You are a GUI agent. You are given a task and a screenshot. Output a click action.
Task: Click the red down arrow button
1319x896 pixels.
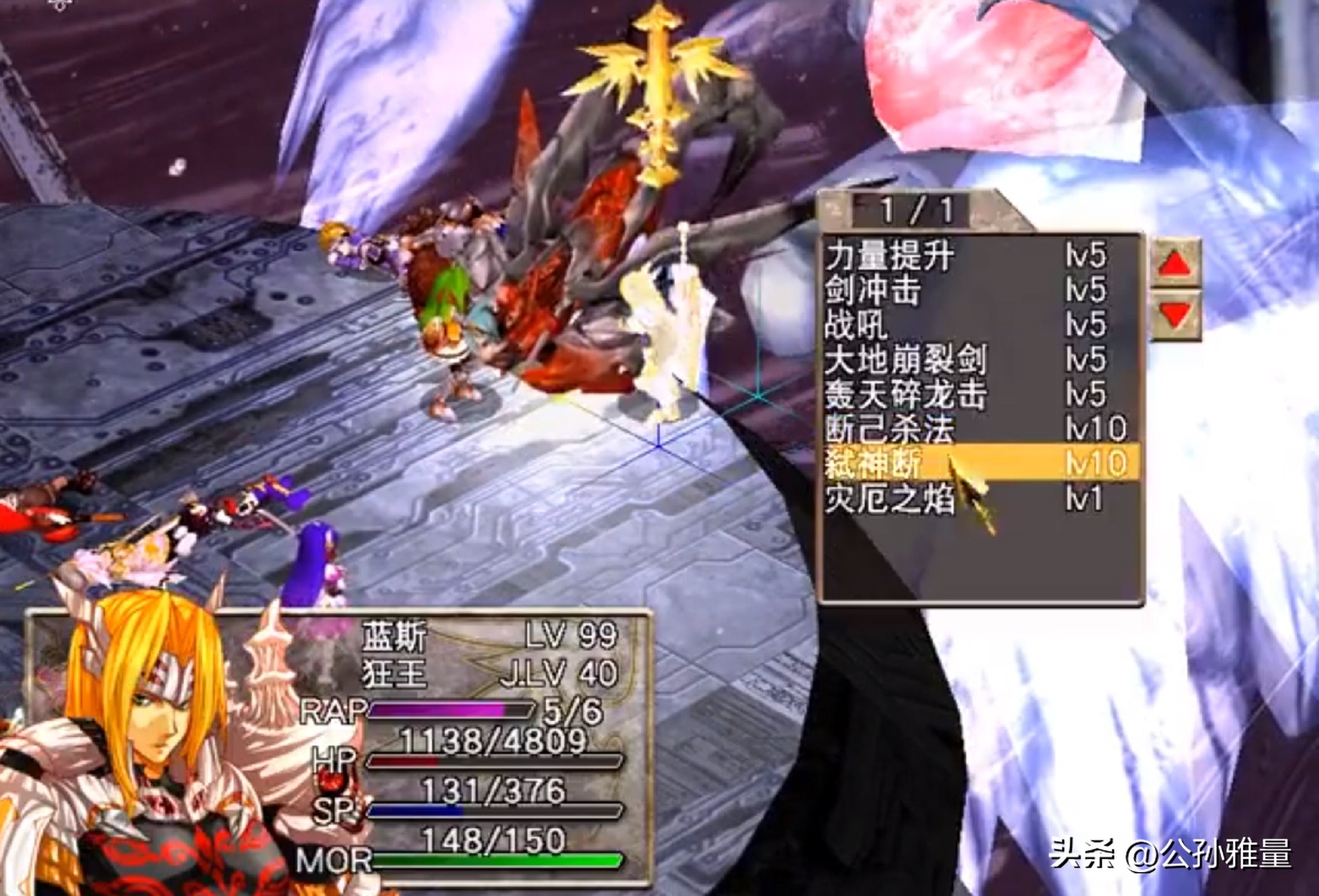[1175, 314]
